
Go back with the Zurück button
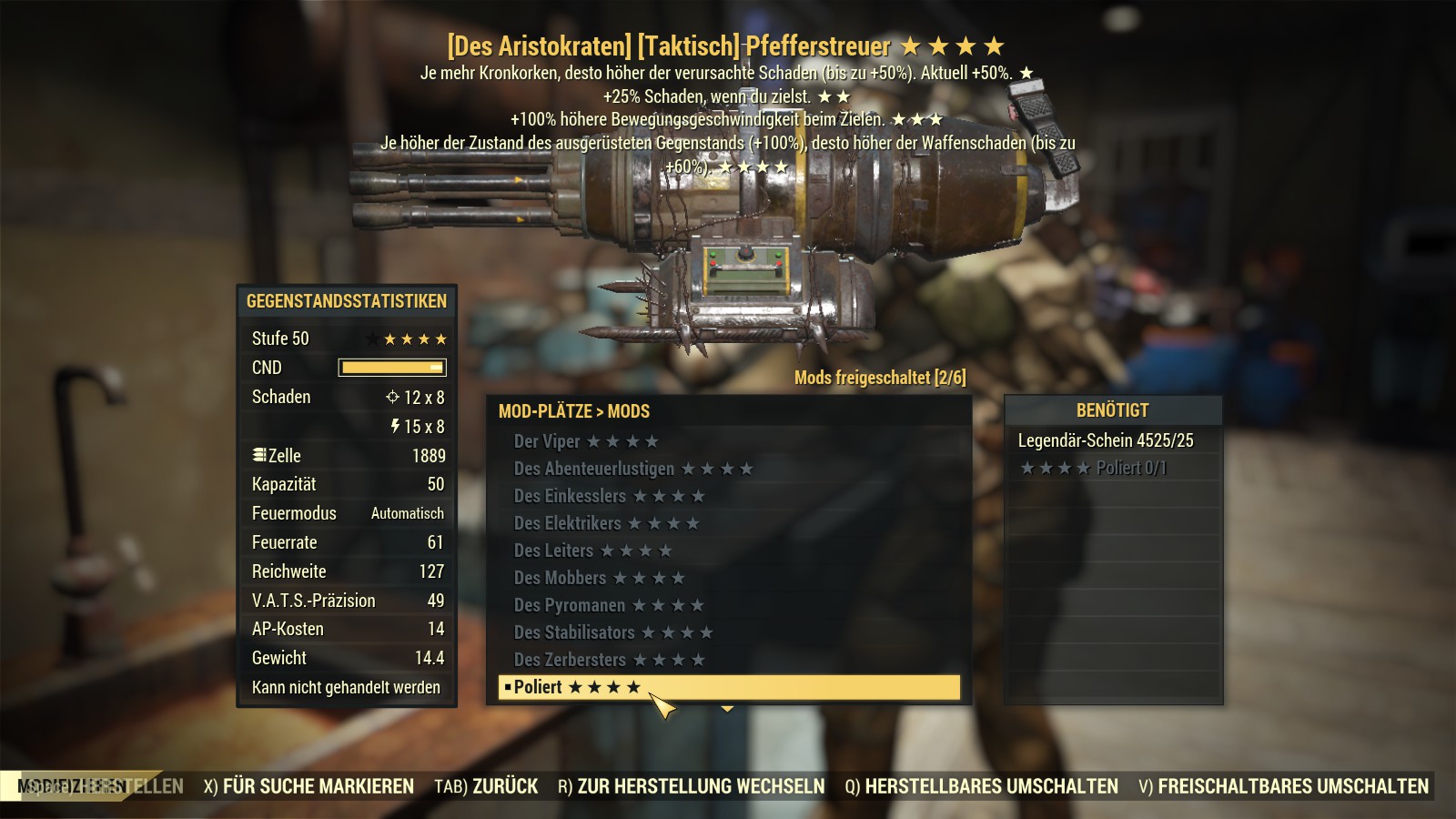pyautogui.click(x=486, y=786)
